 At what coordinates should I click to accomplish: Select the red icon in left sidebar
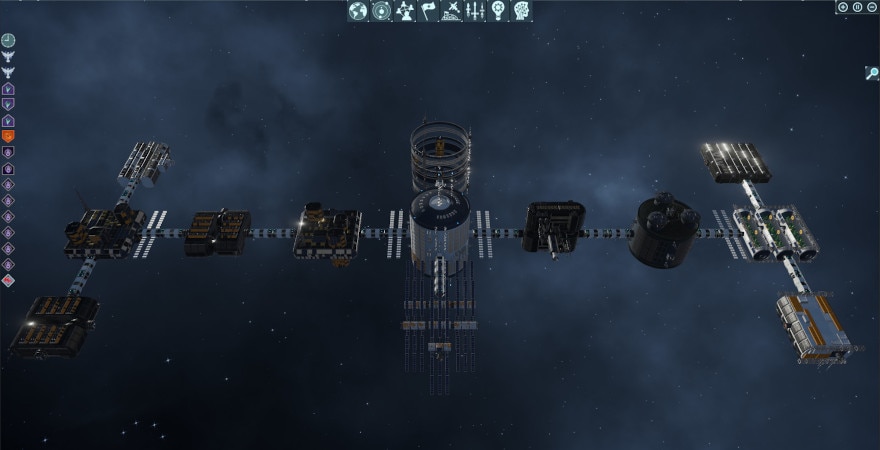8,280
